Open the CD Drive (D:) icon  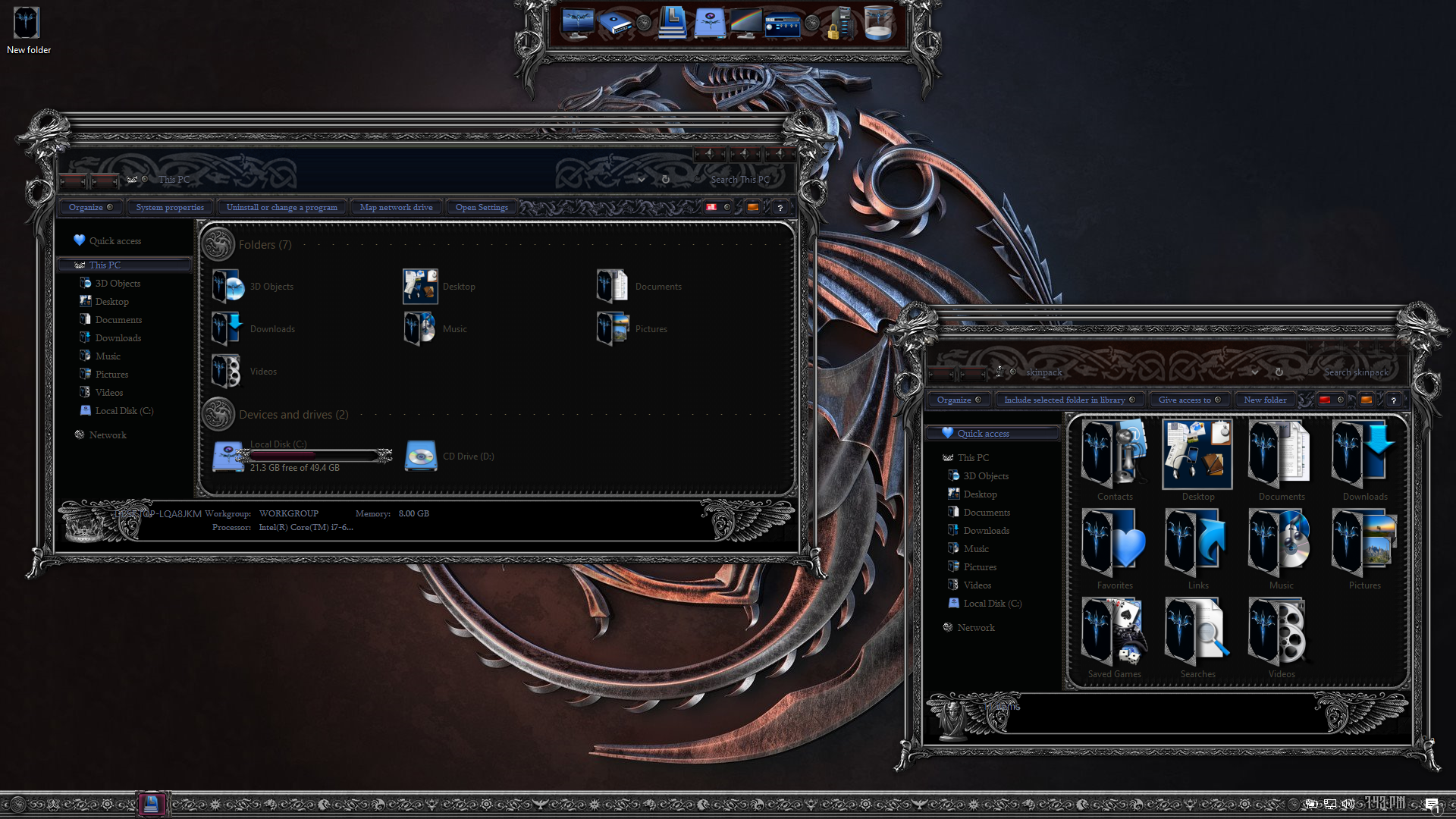click(421, 456)
